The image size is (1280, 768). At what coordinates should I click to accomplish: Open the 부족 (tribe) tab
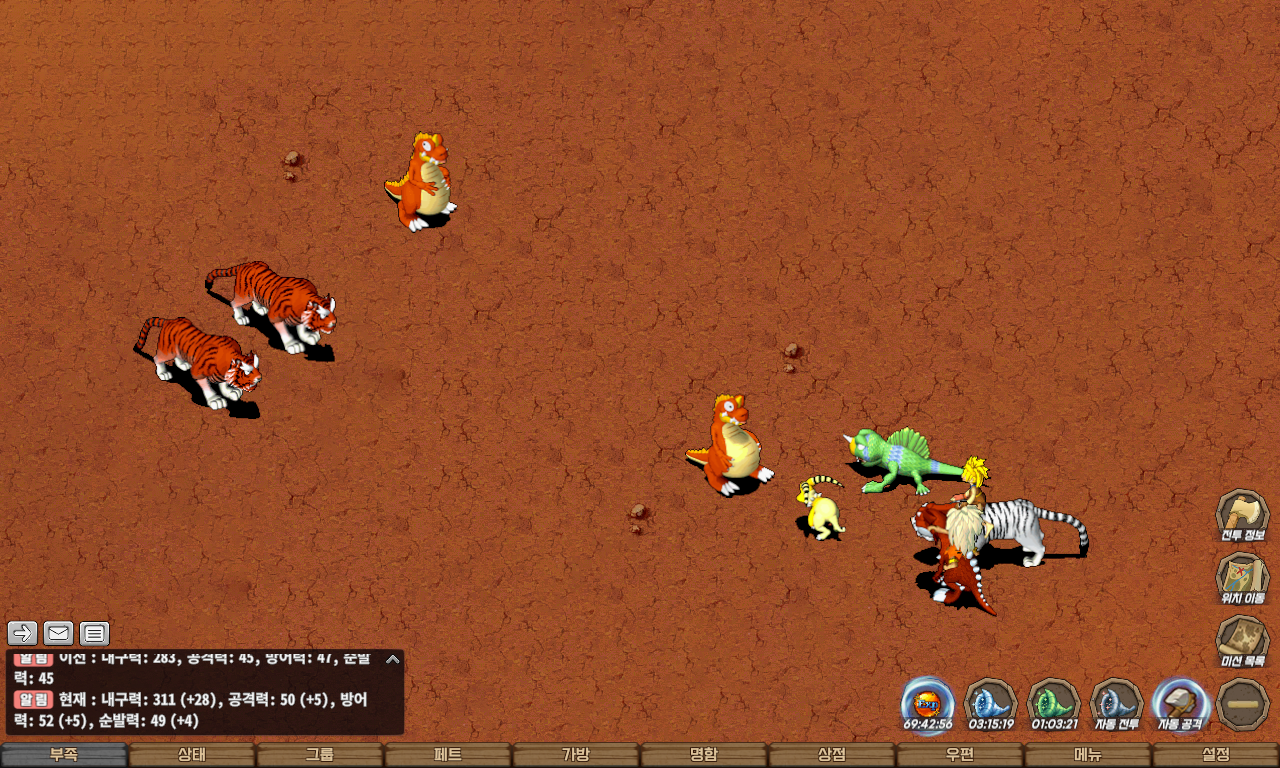coord(64,755)
